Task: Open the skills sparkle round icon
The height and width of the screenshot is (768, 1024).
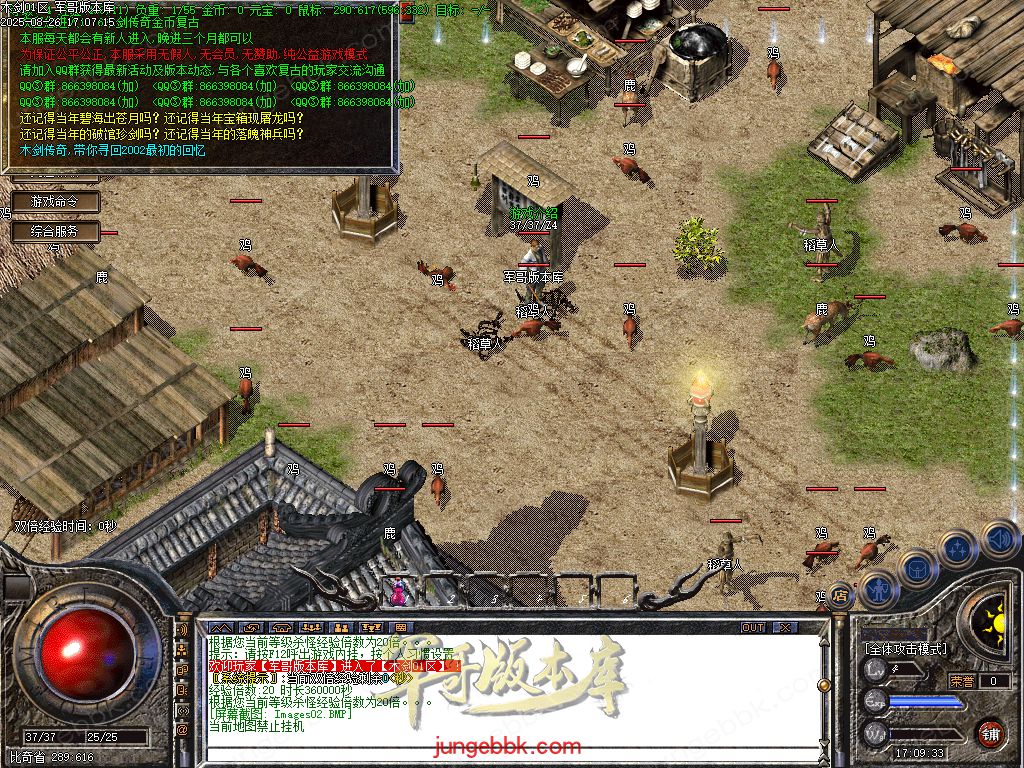Action: 958,549
